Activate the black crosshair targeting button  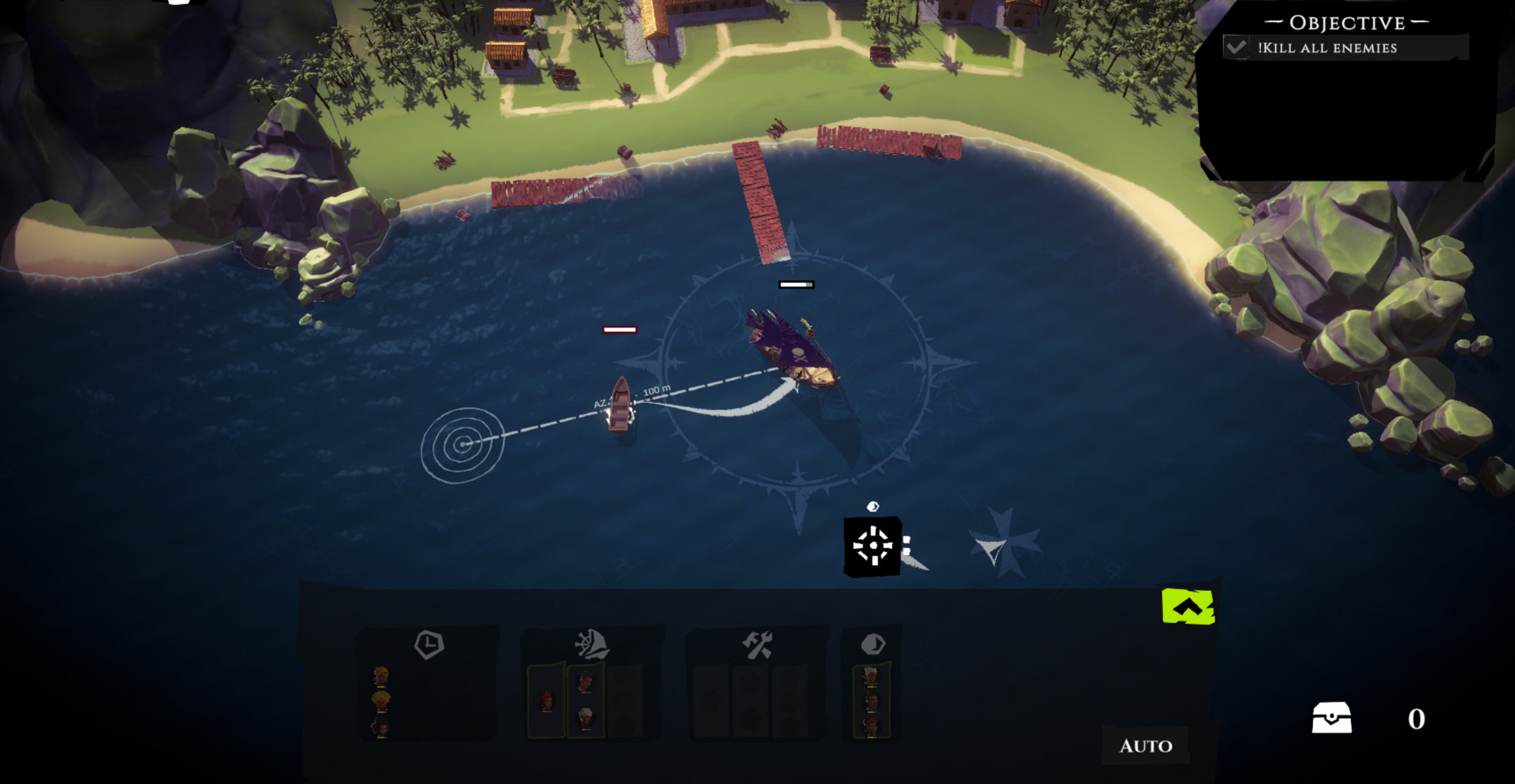(x=873, y=546)
